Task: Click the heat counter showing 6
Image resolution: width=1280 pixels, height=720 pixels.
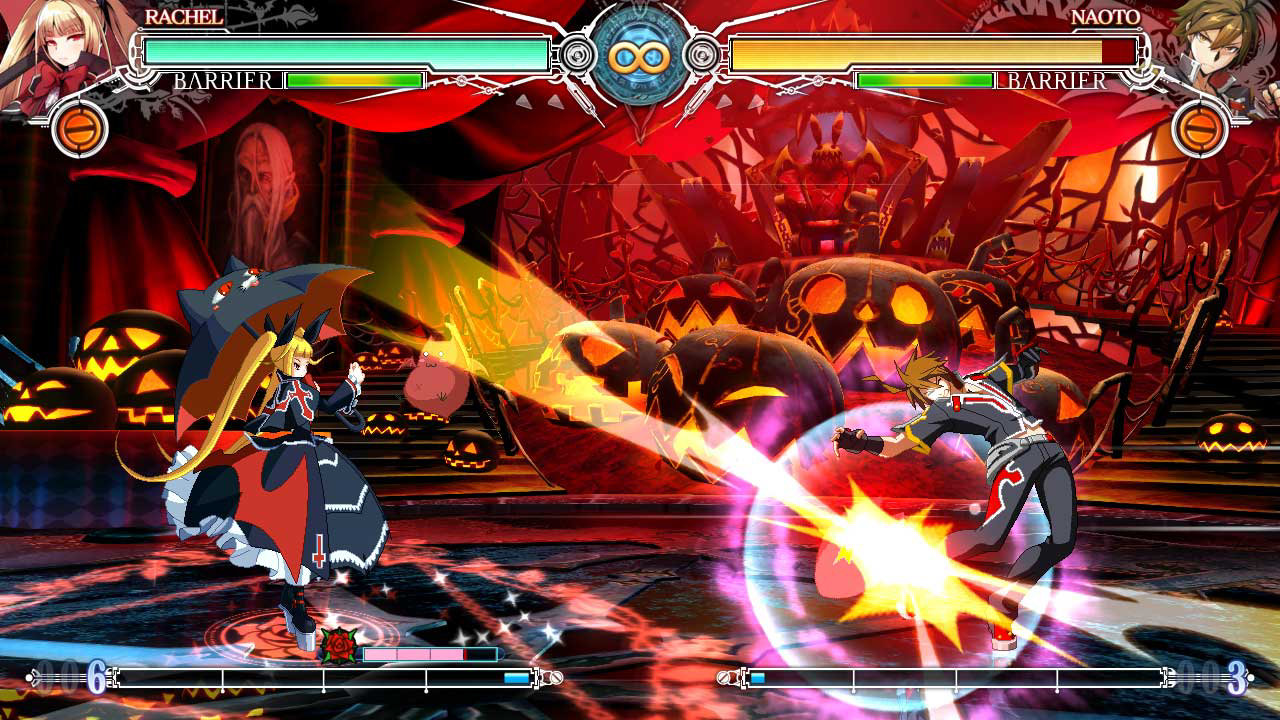Action: [96, 678]
